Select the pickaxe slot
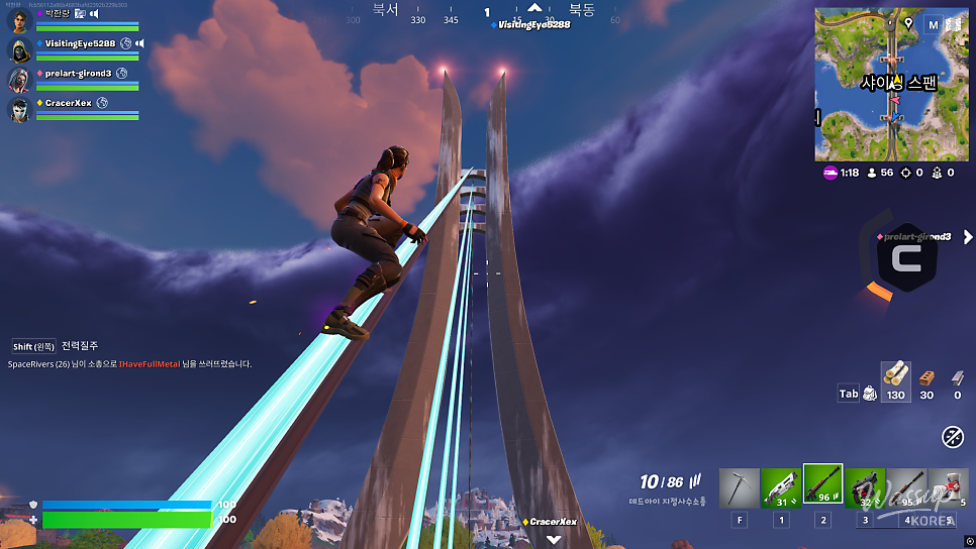This screenshot has width=976, height=549. coord(740,488)
